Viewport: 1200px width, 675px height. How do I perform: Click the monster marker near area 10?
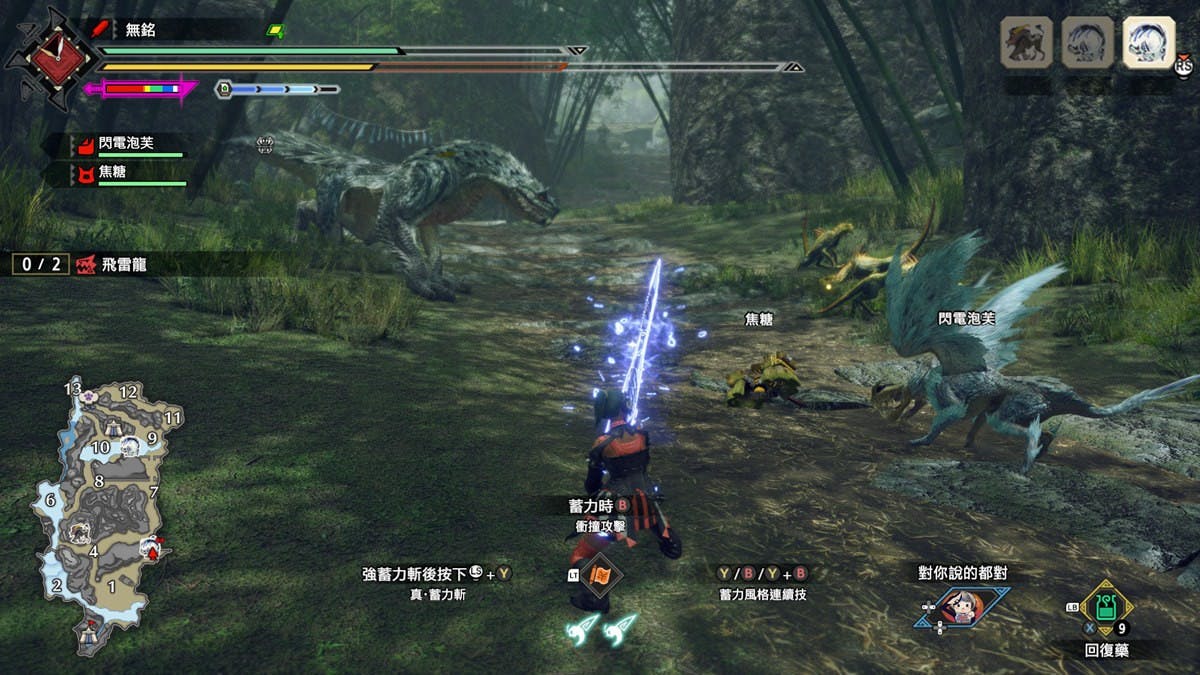pyautogui.click(x=132, y=446)
